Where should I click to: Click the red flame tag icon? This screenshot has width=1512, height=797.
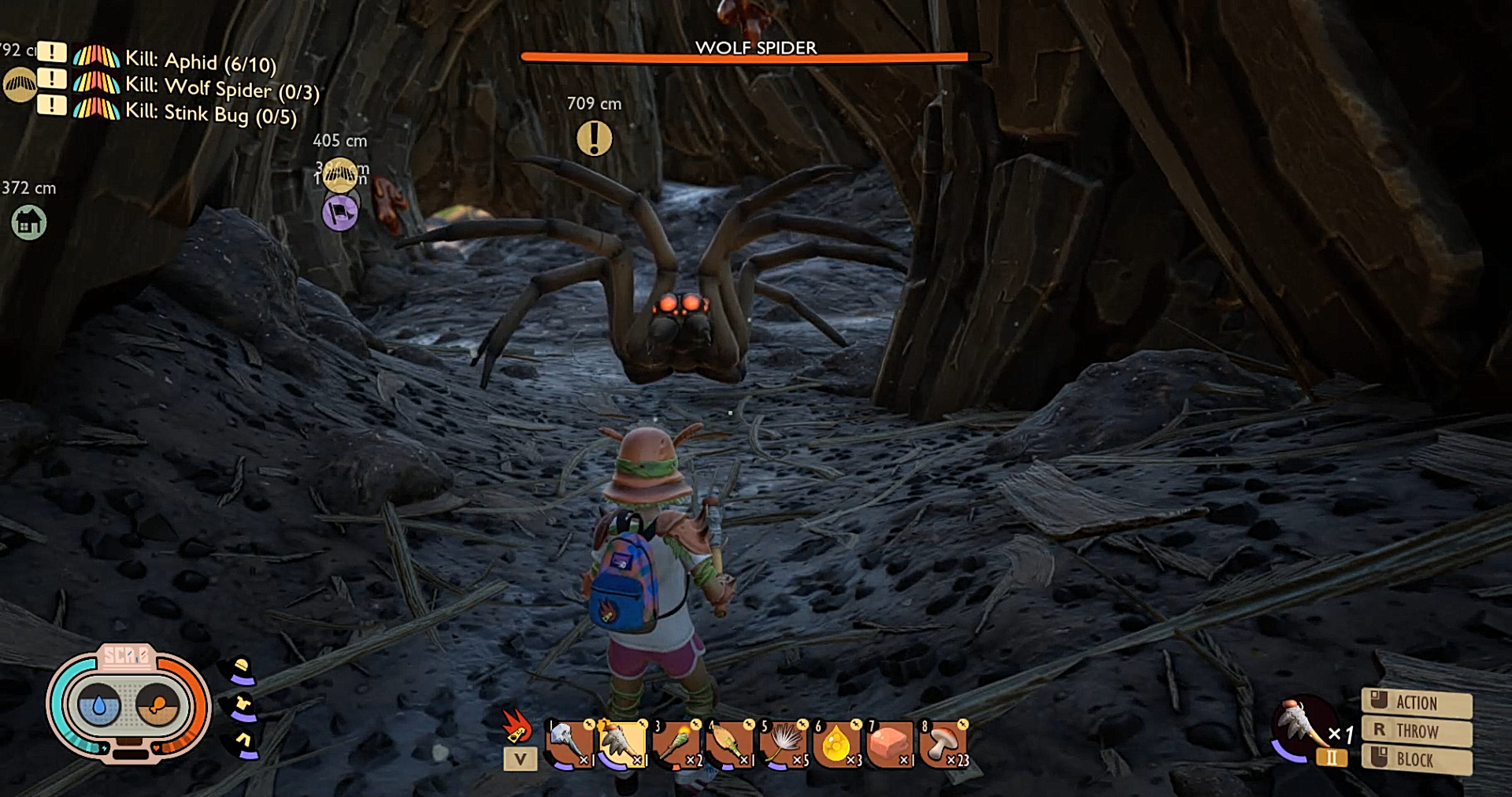[517, 726]
